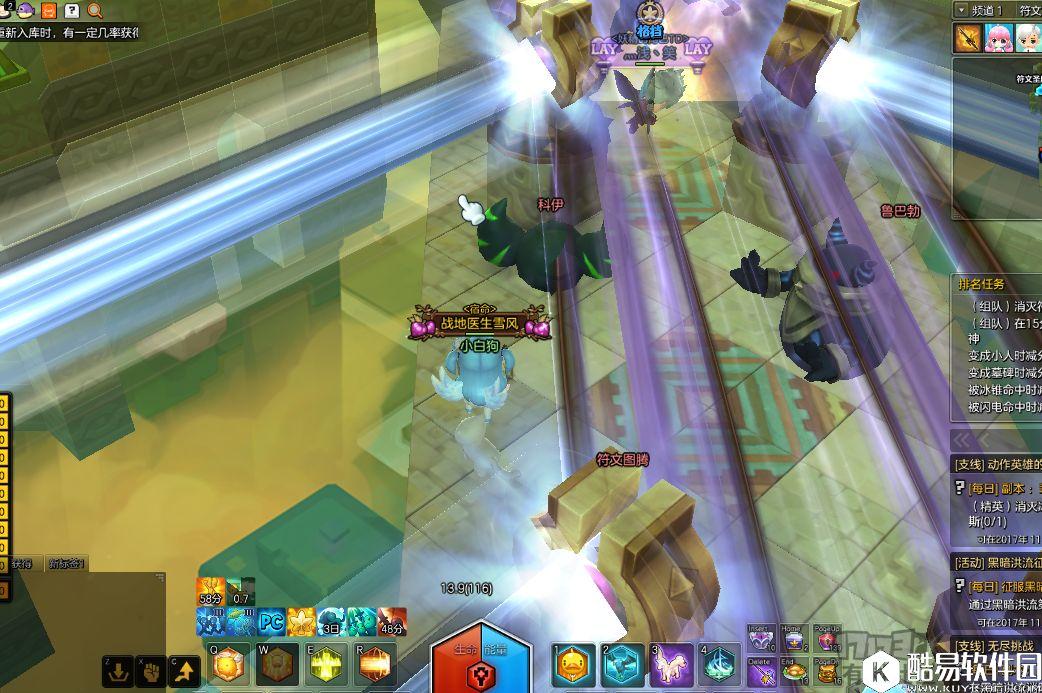
Task: Use the potion in the Home quick slot
Action: click(794, 638)
